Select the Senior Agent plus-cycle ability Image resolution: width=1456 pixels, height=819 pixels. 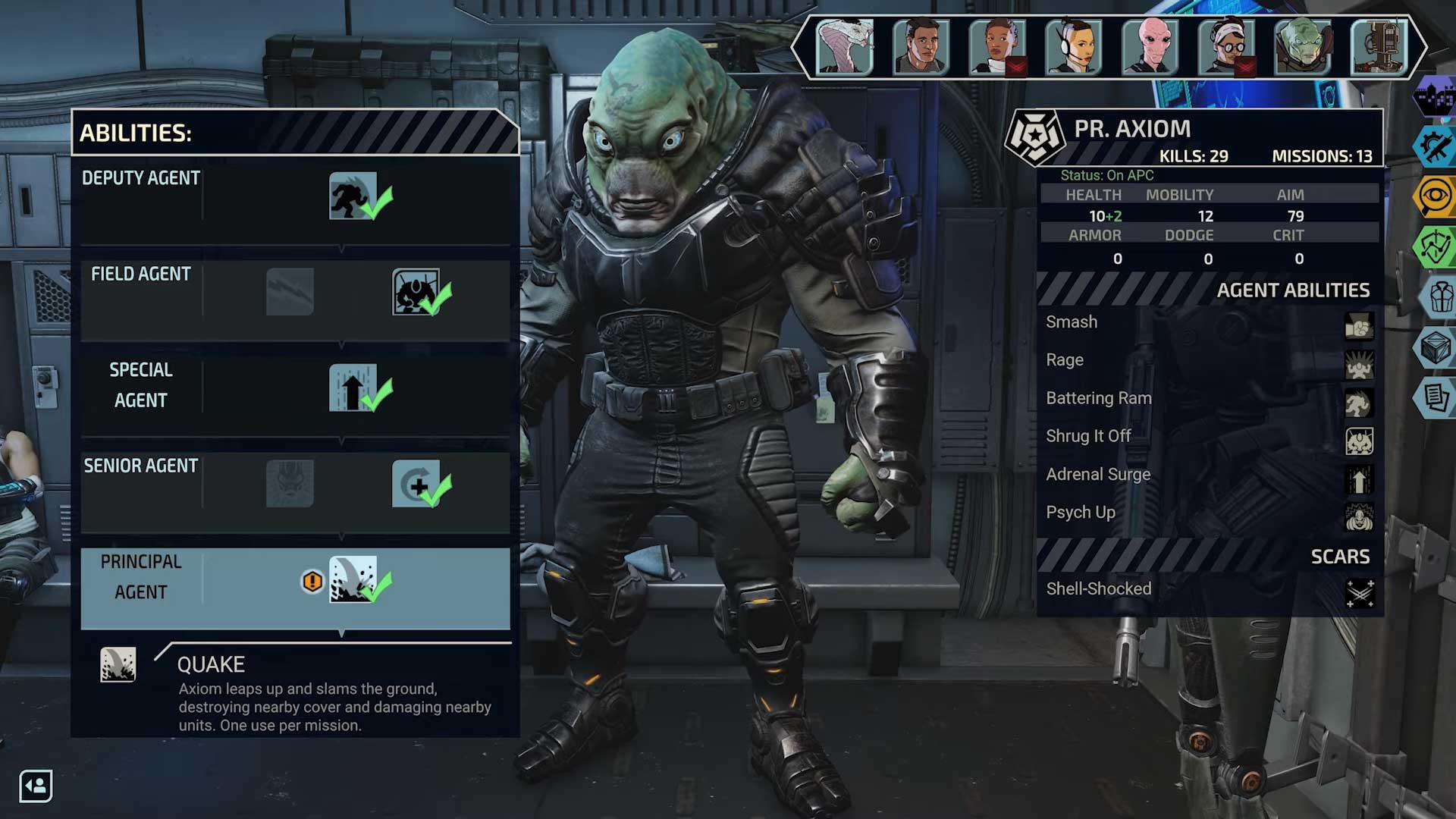point(416,484)
